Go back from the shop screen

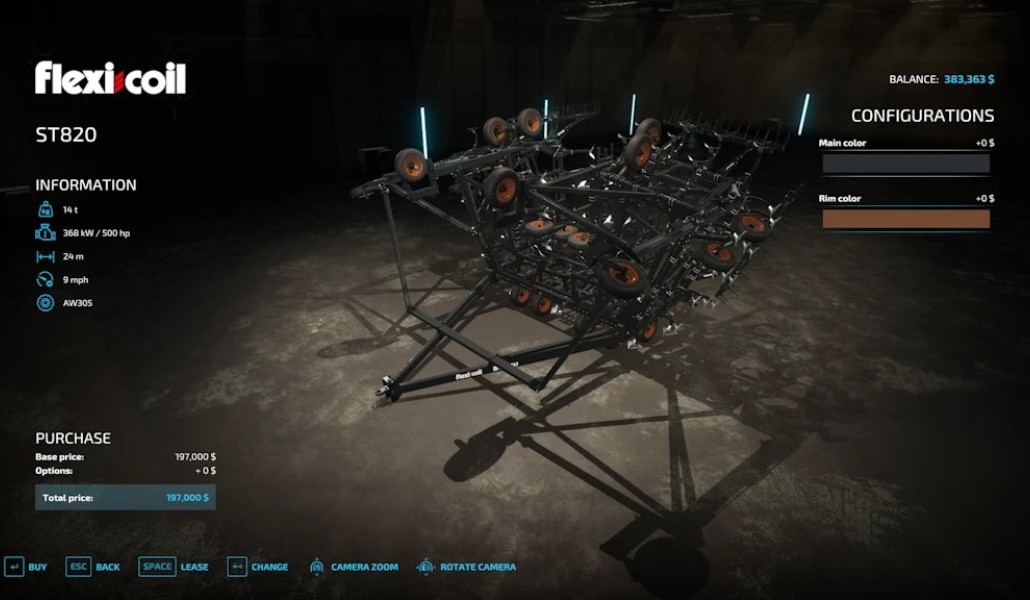click(92, 567)
